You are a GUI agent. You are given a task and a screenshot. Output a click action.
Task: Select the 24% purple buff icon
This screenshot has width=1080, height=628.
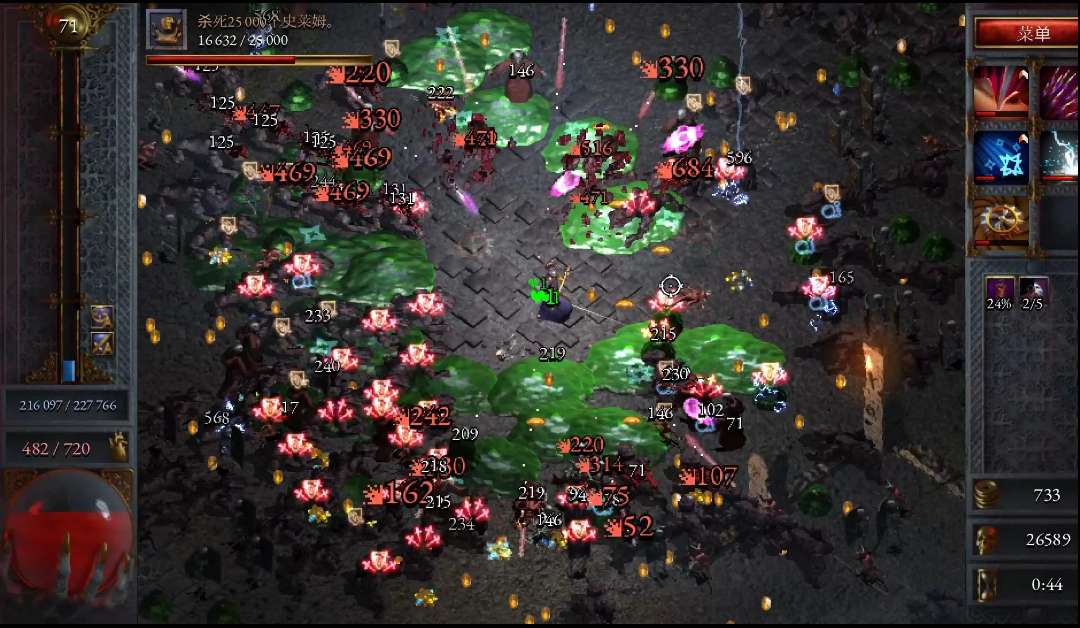(1000, 292)
